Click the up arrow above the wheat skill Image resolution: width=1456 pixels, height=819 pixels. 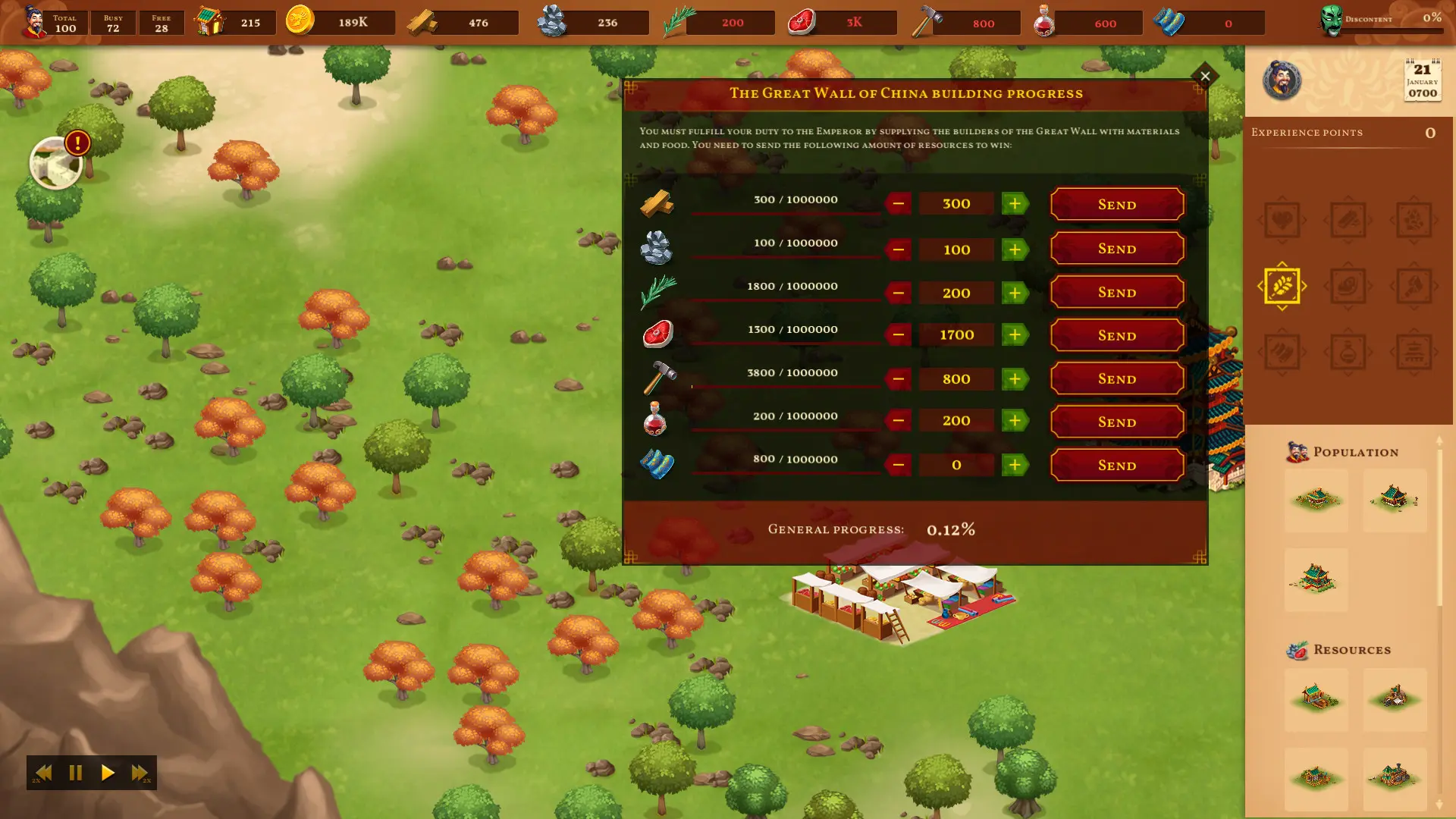1282,263
